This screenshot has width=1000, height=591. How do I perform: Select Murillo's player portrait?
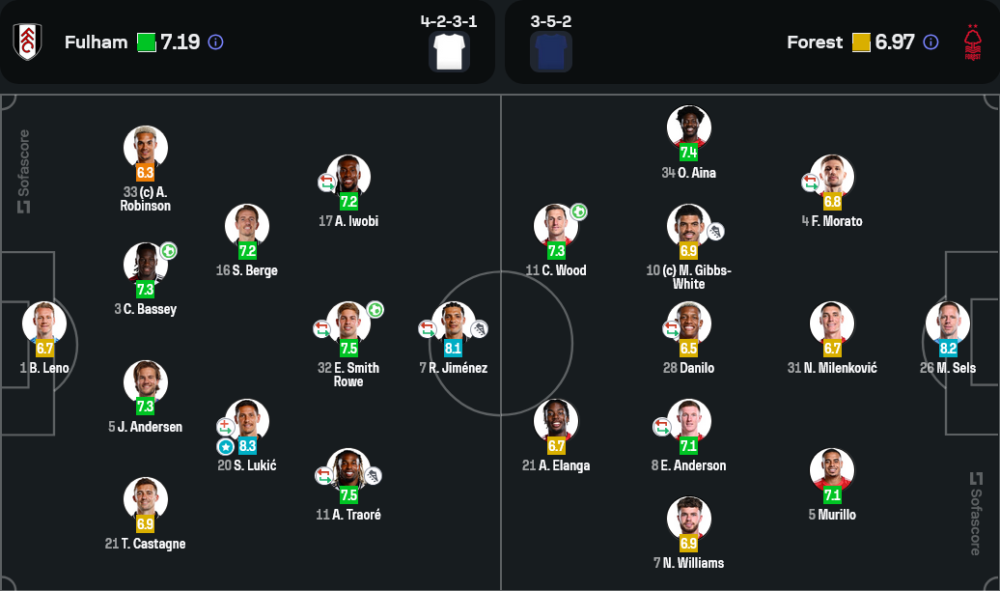coord(832,470)
